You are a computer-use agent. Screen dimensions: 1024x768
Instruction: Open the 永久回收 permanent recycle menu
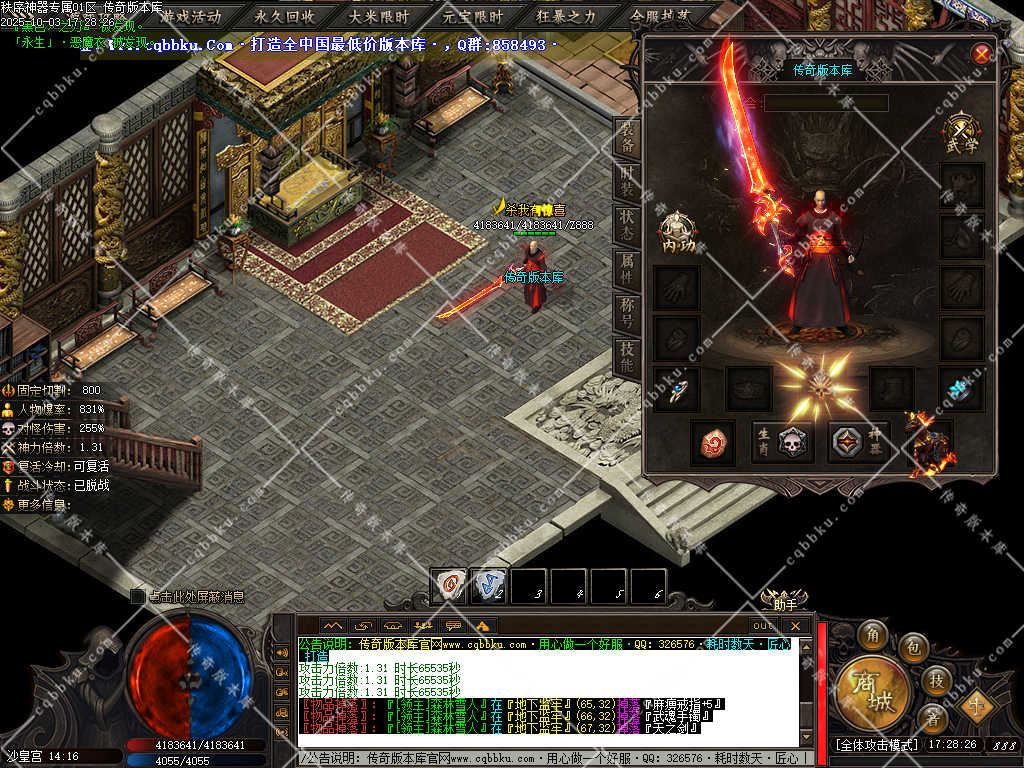284,16
